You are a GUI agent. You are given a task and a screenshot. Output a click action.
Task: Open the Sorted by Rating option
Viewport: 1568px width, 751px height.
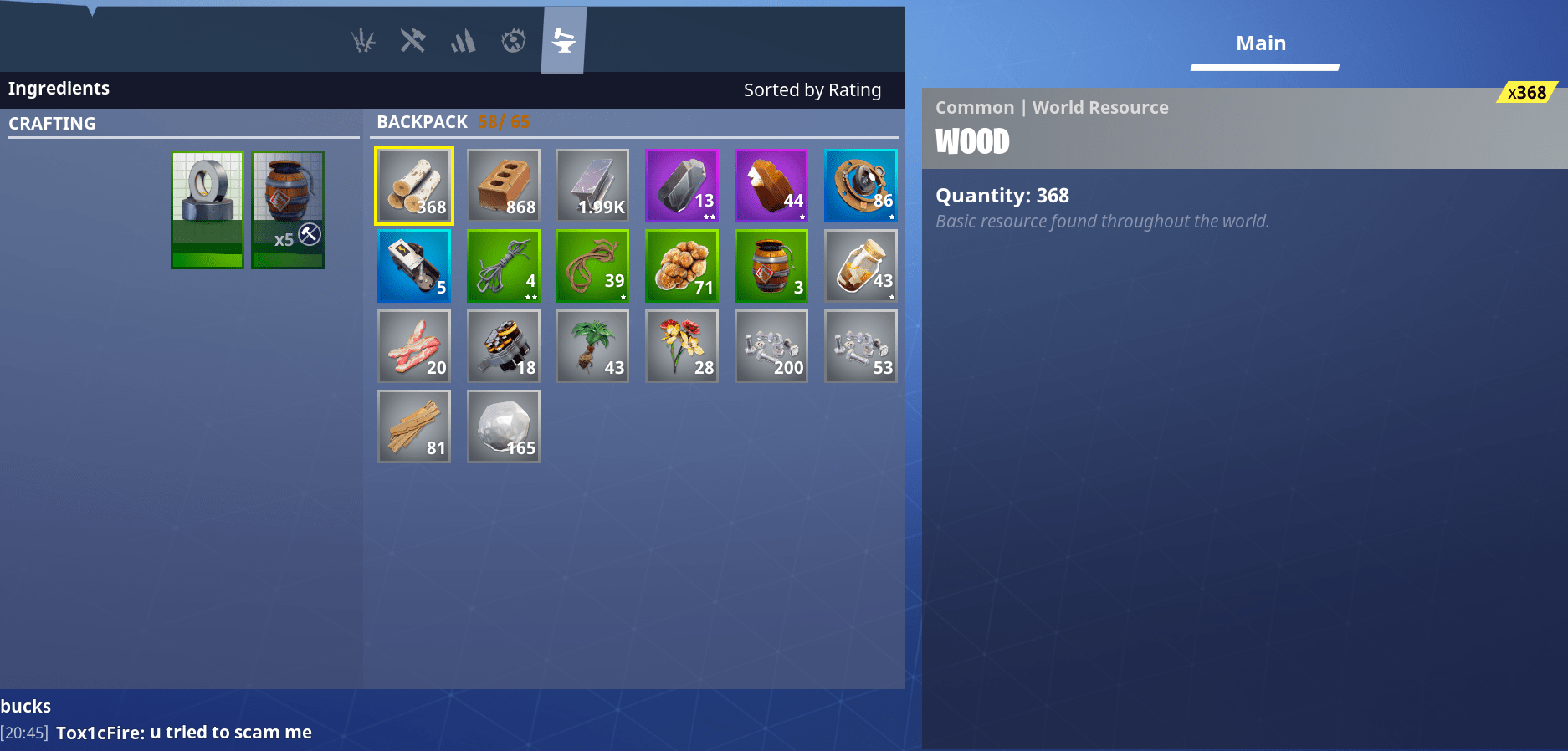(812, 89)
